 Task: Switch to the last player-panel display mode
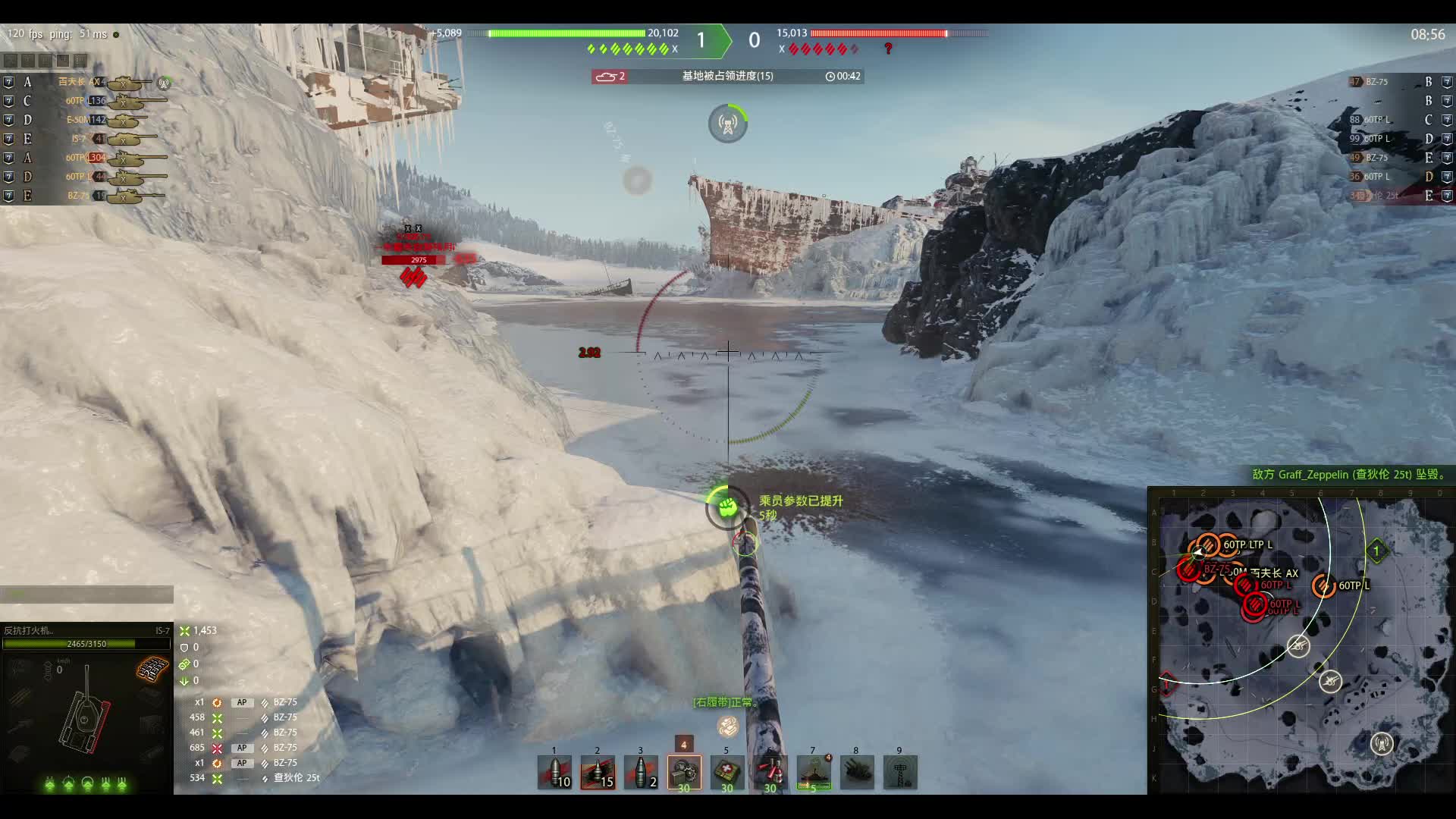pos(80,61)
